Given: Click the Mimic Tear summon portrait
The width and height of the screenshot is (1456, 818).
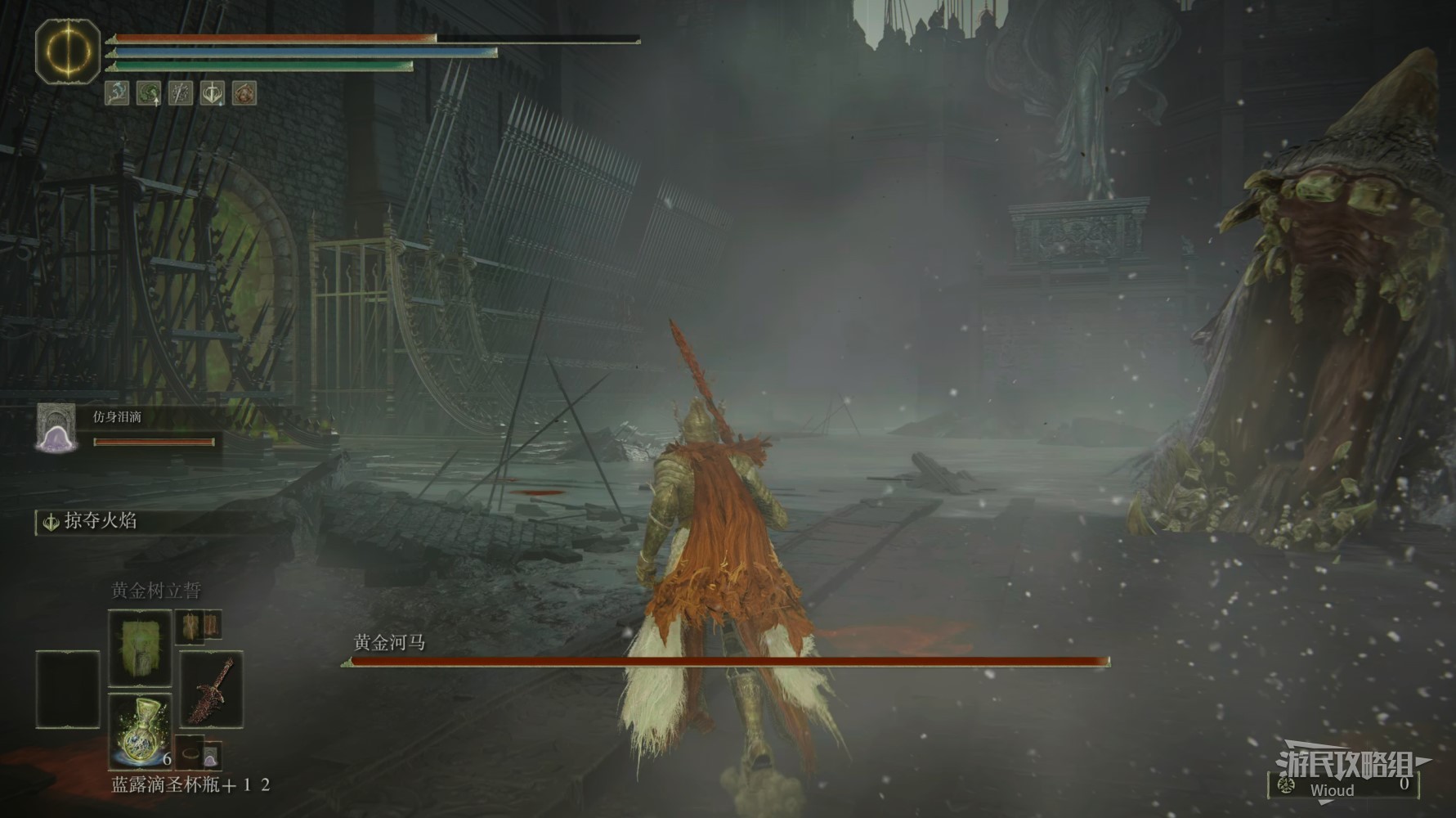Looking at the screenshot, I should click(x=56, y=428).
